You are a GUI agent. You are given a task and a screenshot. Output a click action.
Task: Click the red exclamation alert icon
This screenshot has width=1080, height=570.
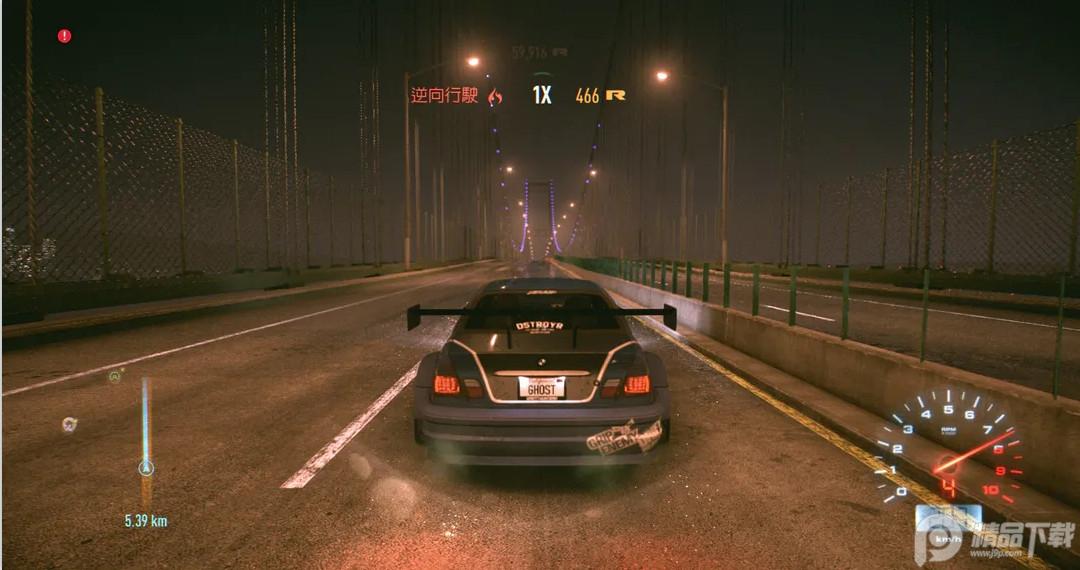click(65, 36)
